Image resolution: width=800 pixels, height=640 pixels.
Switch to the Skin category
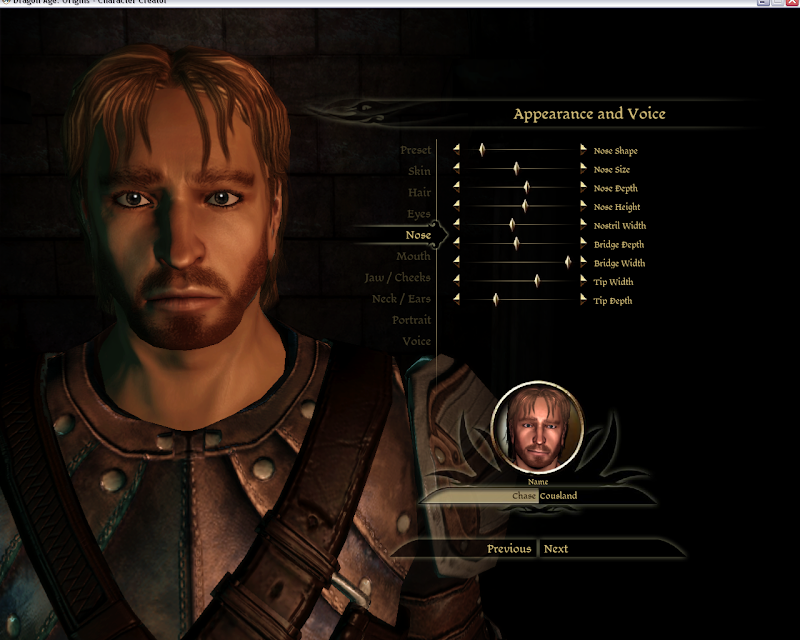click(419, 171)
